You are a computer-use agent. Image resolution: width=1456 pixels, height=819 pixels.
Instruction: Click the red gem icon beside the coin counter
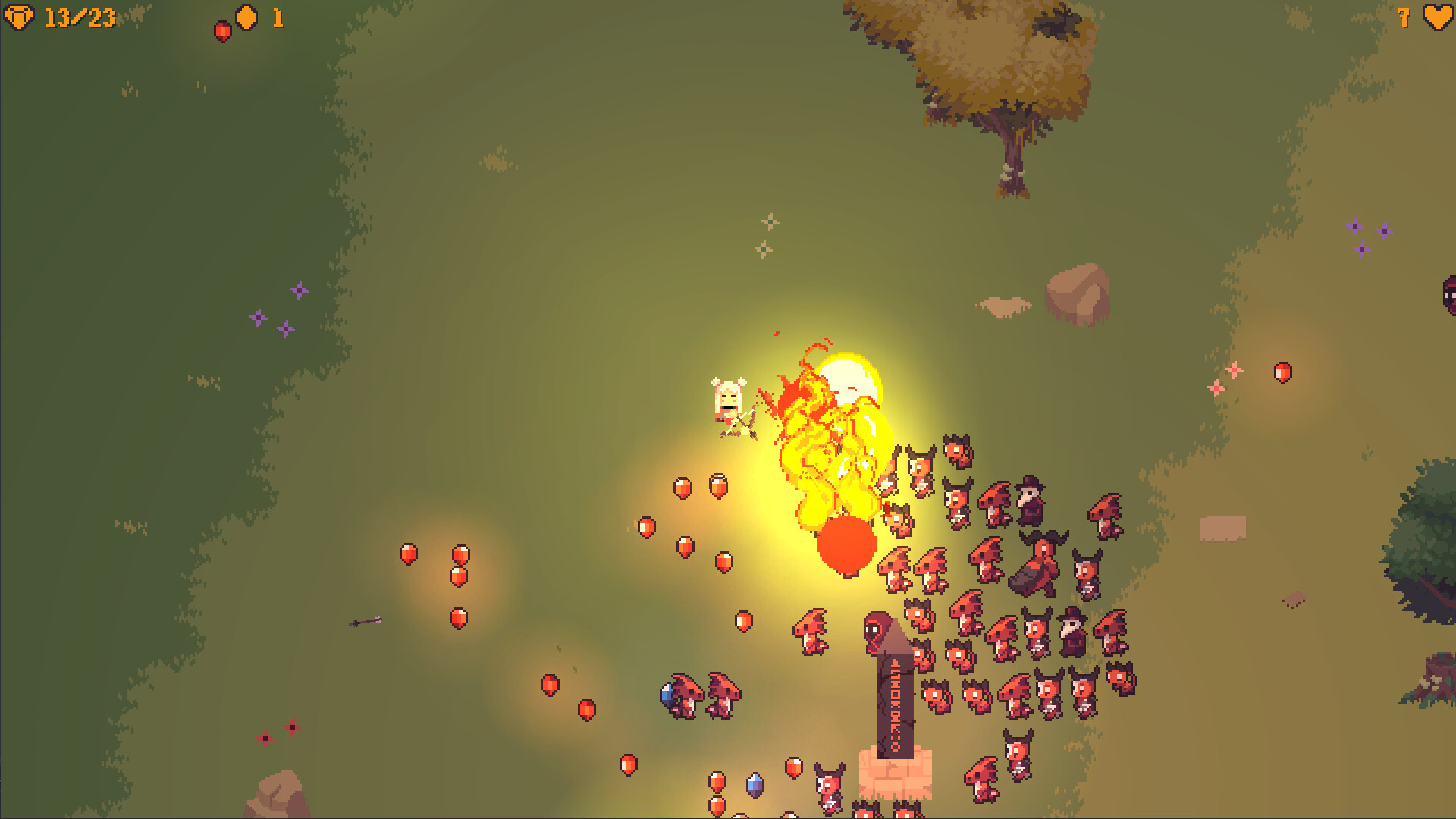click(x=222, y=29)
